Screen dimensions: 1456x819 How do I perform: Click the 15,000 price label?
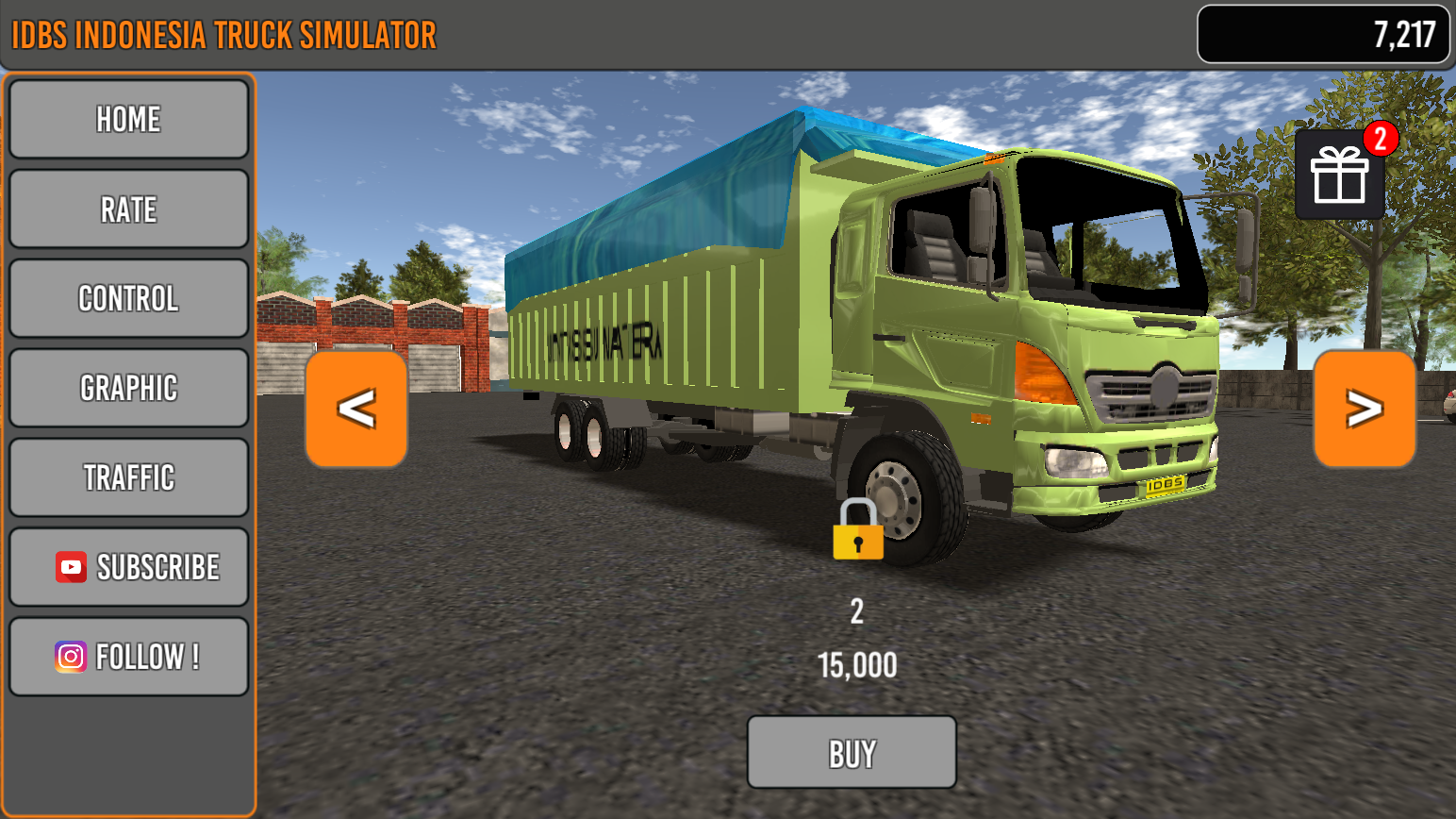coord(858,665)
